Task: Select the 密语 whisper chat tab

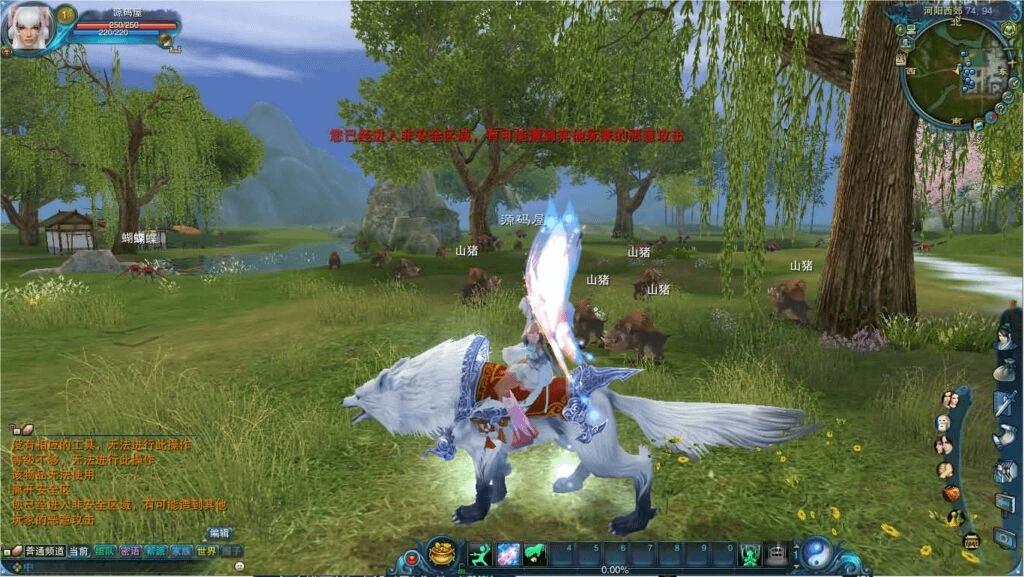Action: point(130,551)
